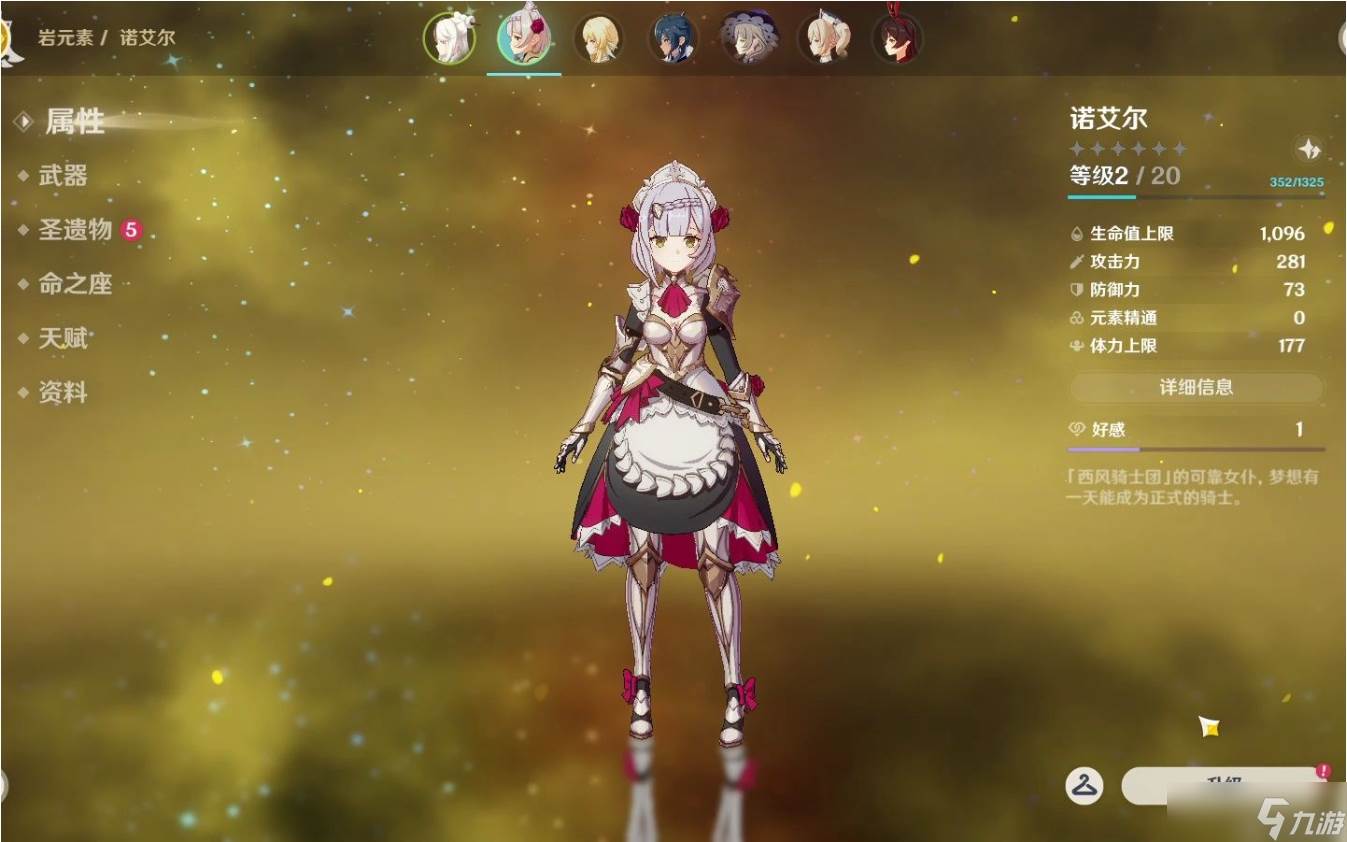Open the hanger outfit icon

coord(1084,785)
